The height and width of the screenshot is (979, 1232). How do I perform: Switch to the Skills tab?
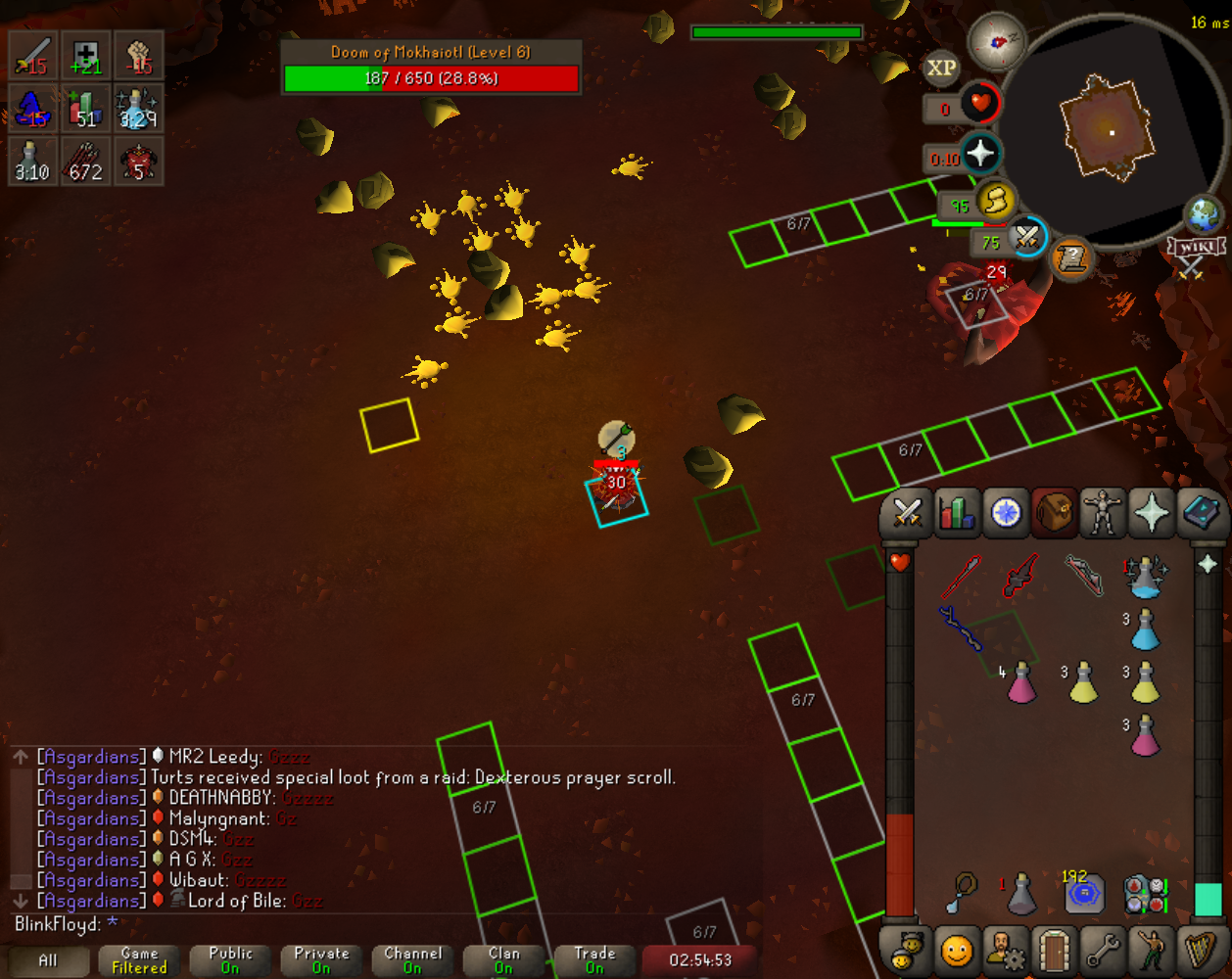[956, 513]
